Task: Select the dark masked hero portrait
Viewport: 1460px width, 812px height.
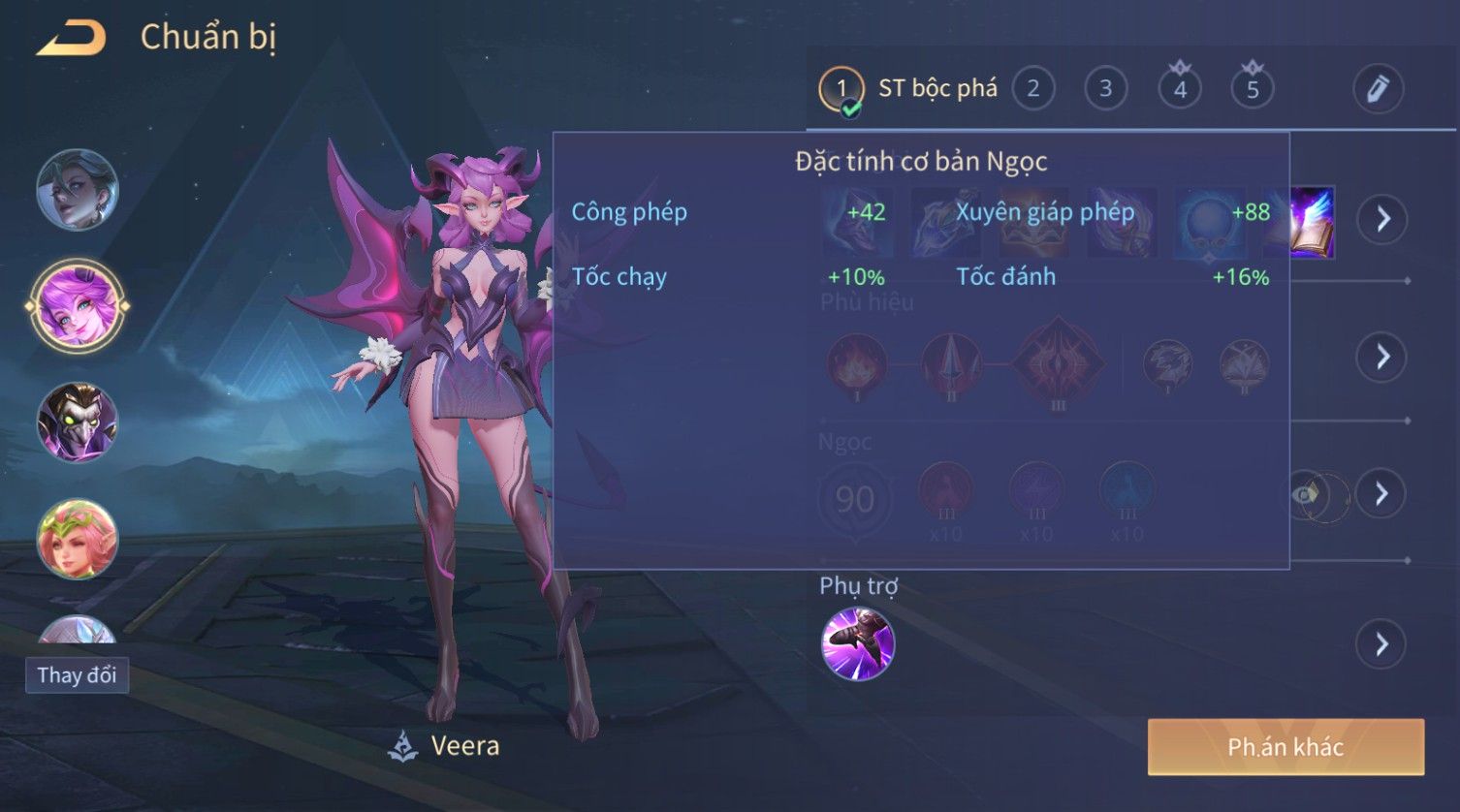Action: pos(78,422)
